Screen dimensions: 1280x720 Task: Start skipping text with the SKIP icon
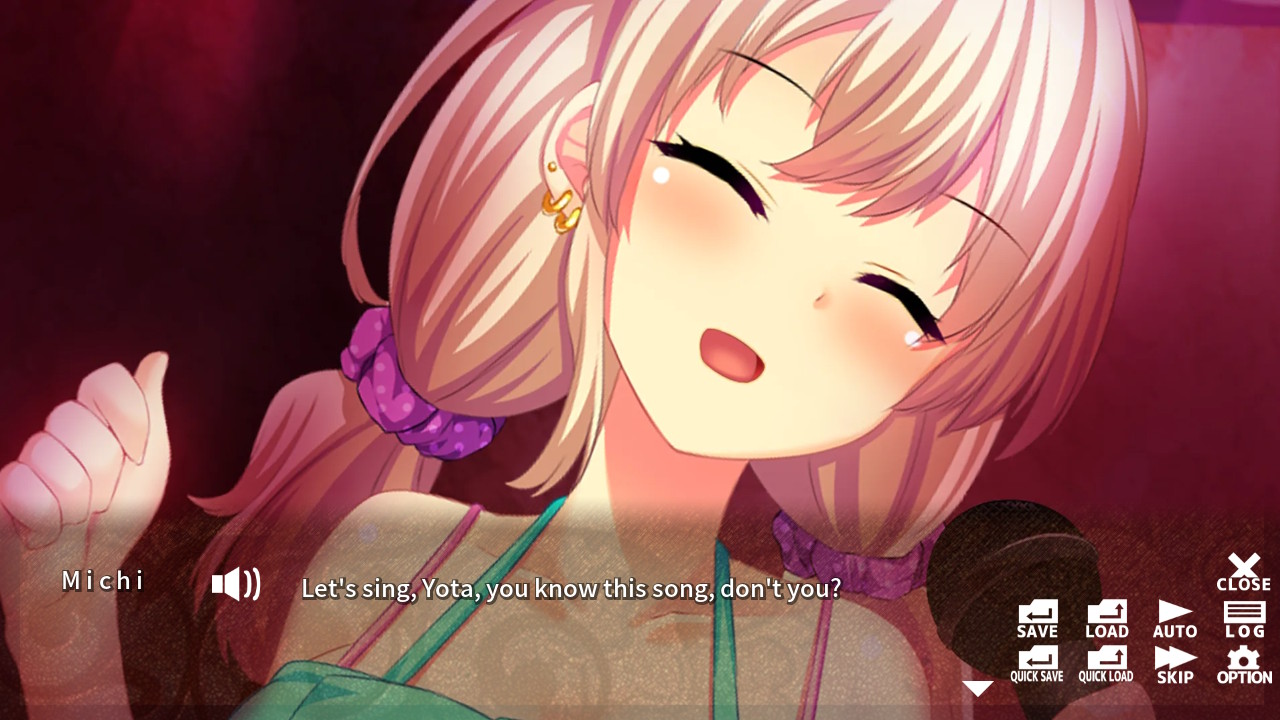tap(1175, 660)
